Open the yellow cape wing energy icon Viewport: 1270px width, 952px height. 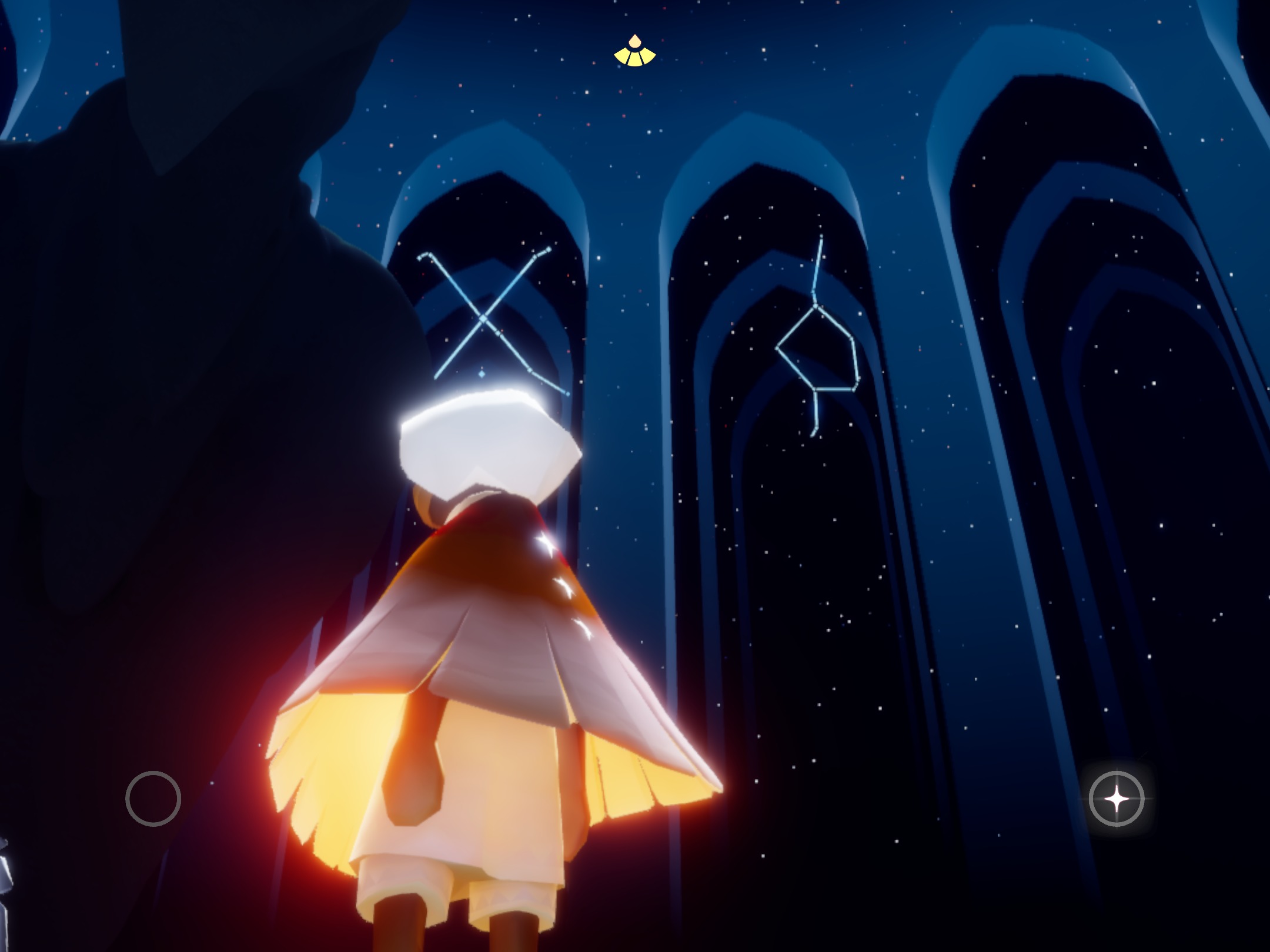(x=634, y=53)
